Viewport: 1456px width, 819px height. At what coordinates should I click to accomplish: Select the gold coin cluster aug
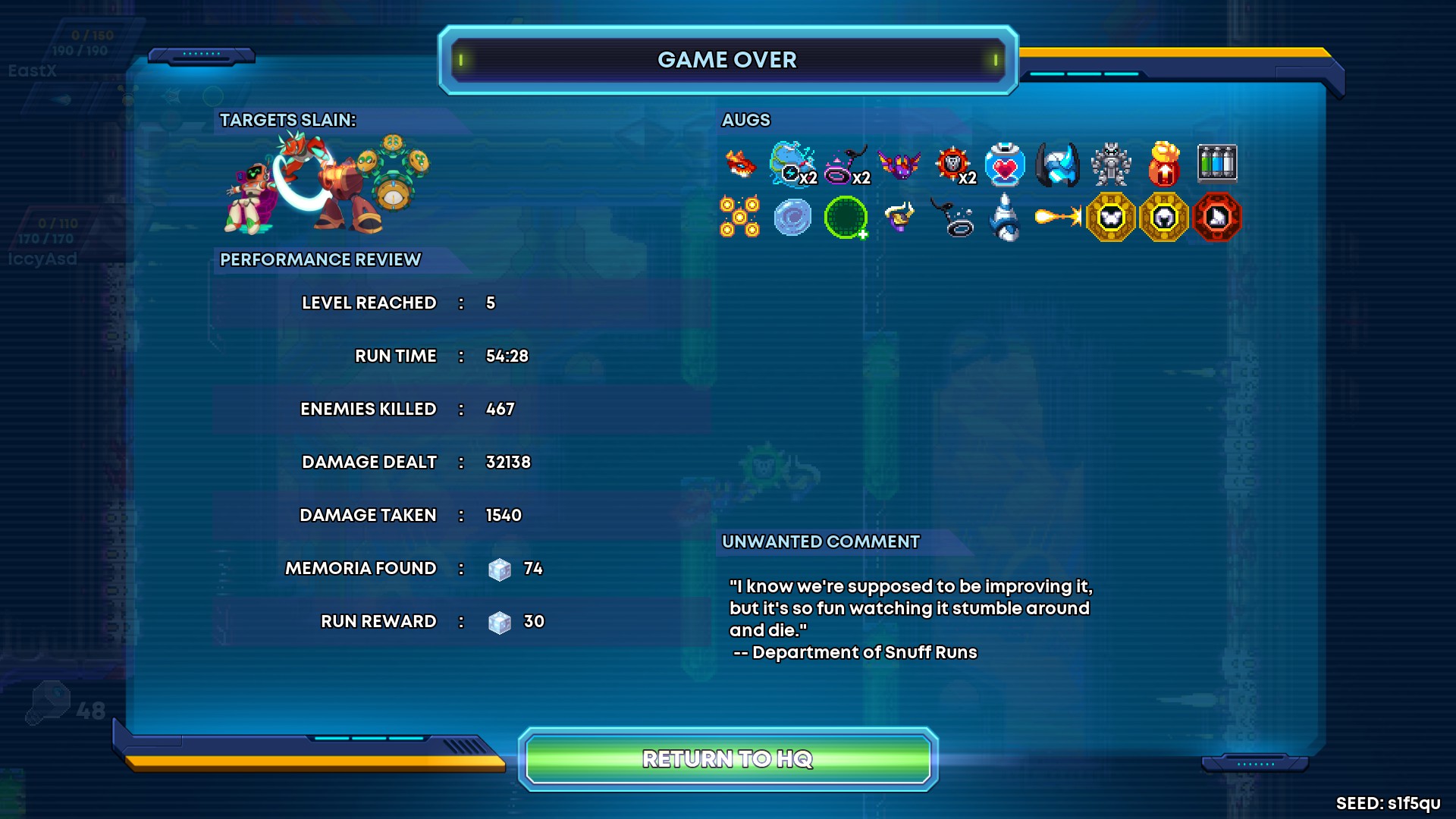click(739, 218)
